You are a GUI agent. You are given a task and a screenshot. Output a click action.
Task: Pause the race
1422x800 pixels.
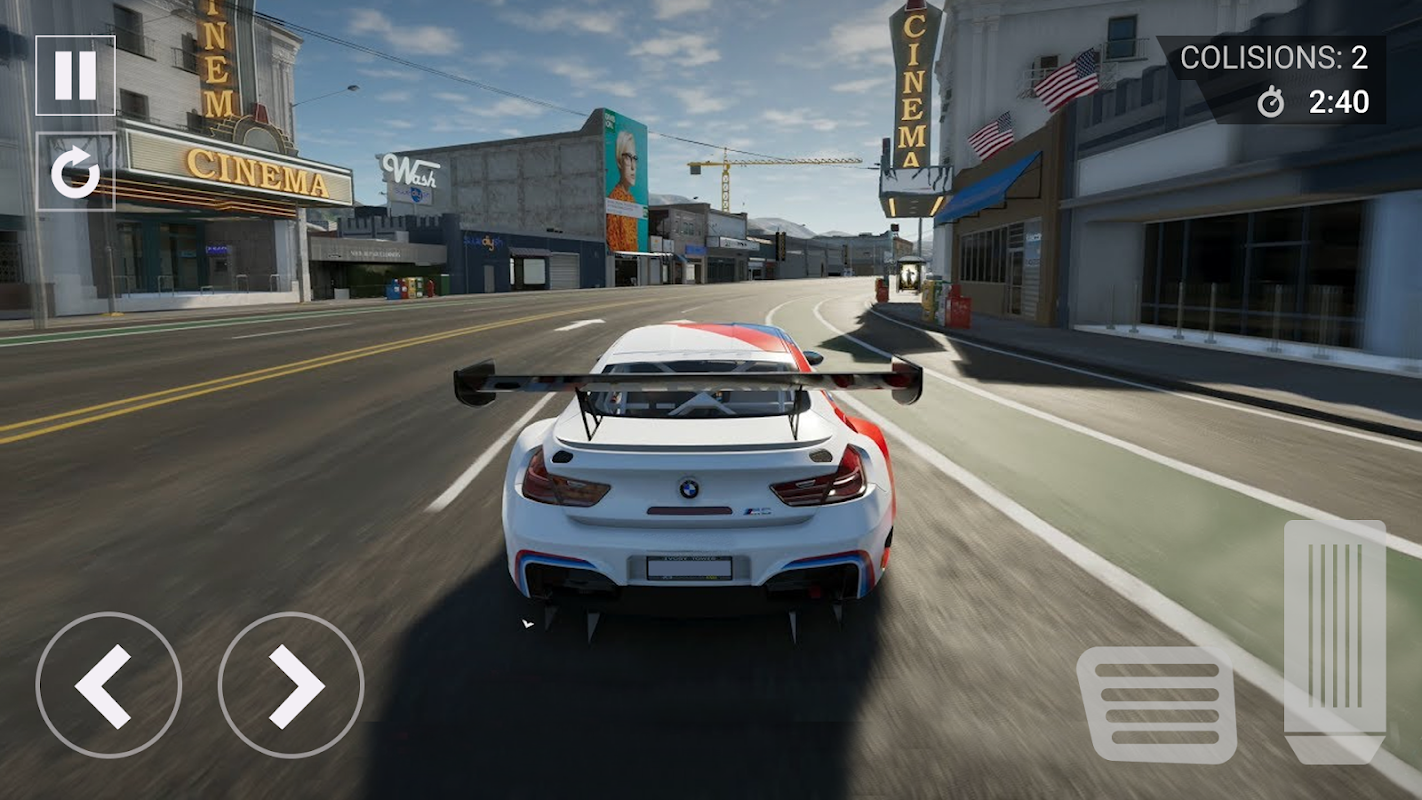75,76
